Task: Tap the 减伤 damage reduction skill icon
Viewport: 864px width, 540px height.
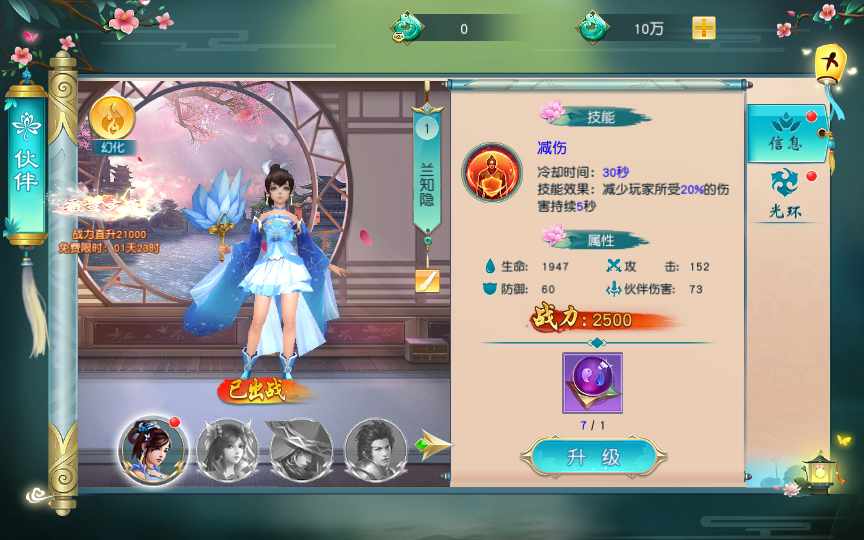Action: 491,171
